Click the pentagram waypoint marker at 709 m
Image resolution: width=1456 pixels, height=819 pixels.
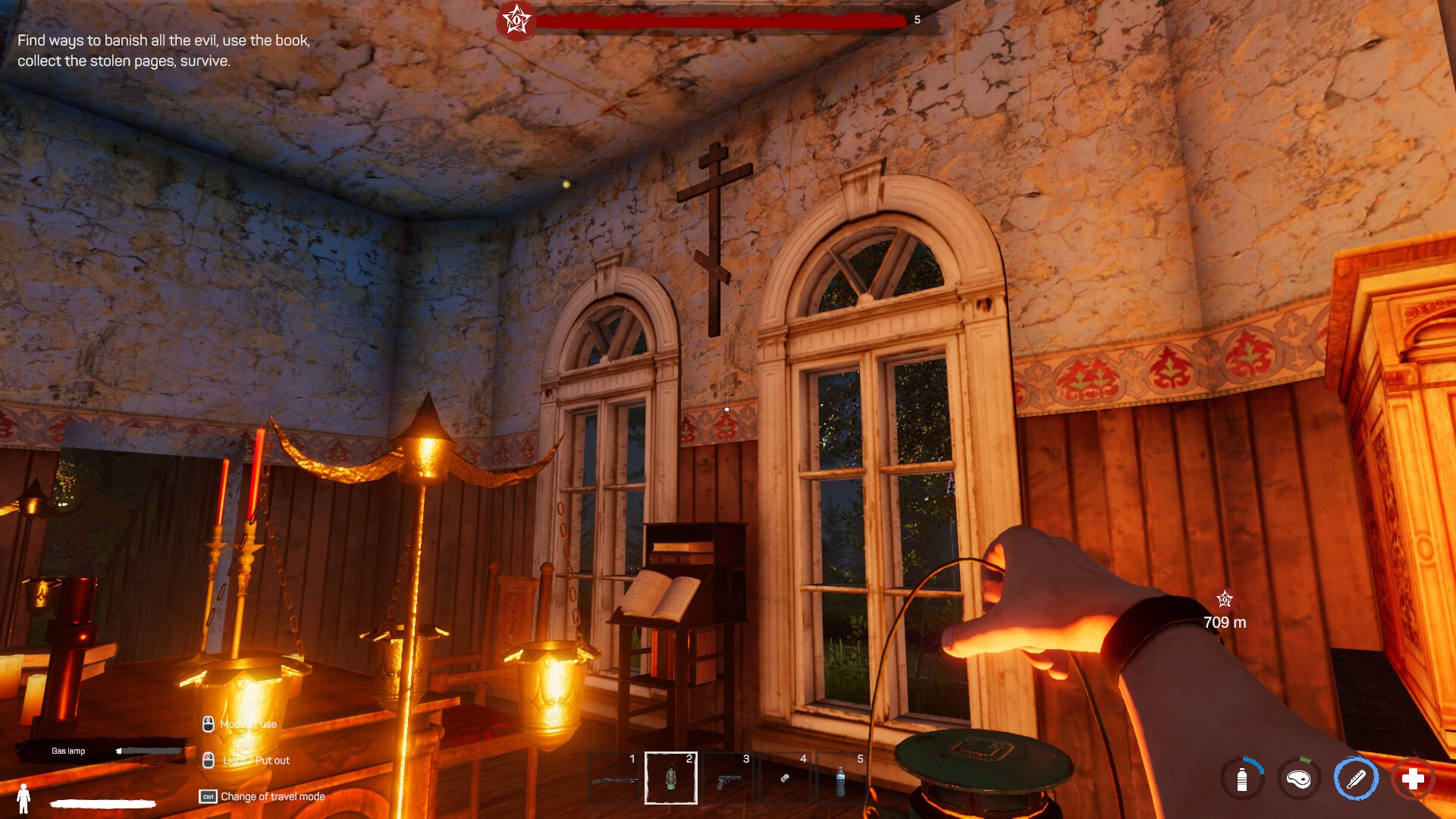click(1224, 601)
